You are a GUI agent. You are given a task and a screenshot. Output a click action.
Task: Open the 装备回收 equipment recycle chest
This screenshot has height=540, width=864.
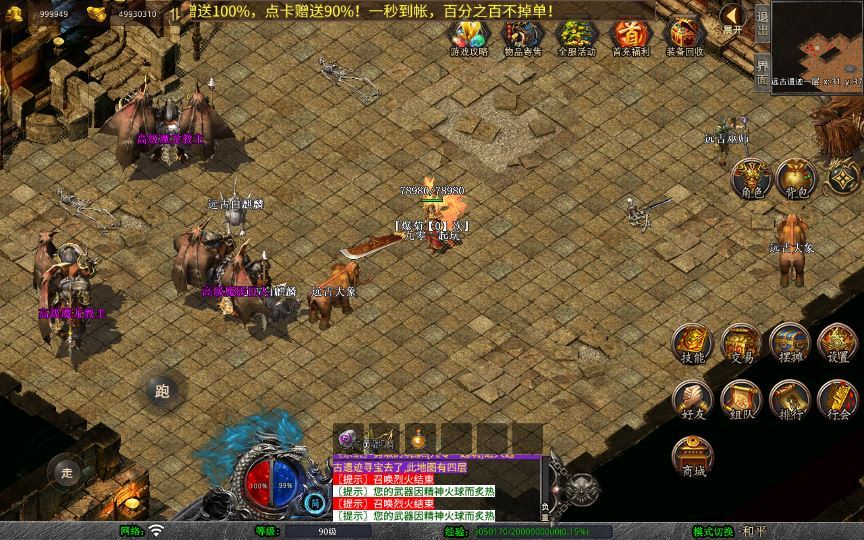(684, 38)
